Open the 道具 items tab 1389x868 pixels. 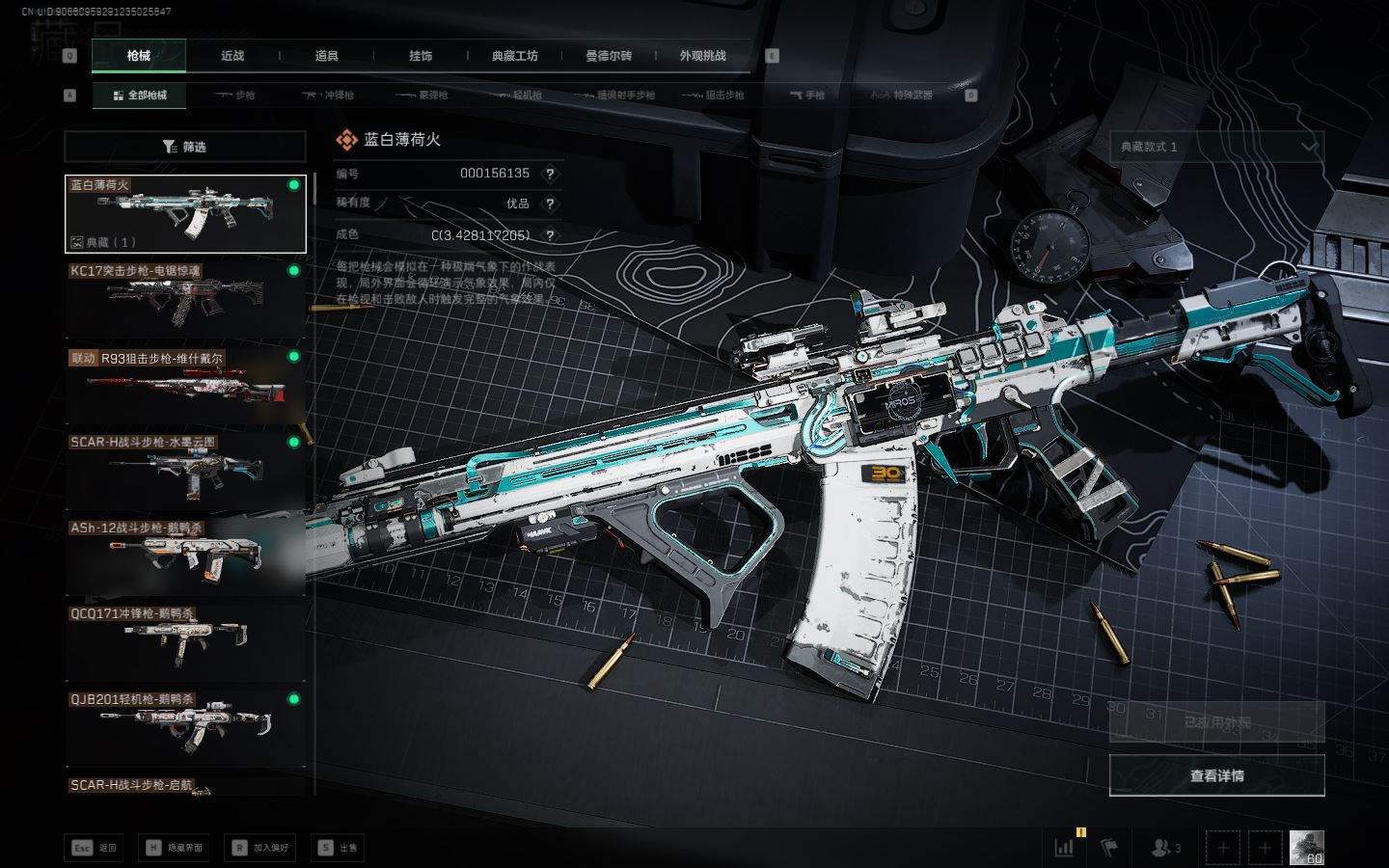[326, 56]
